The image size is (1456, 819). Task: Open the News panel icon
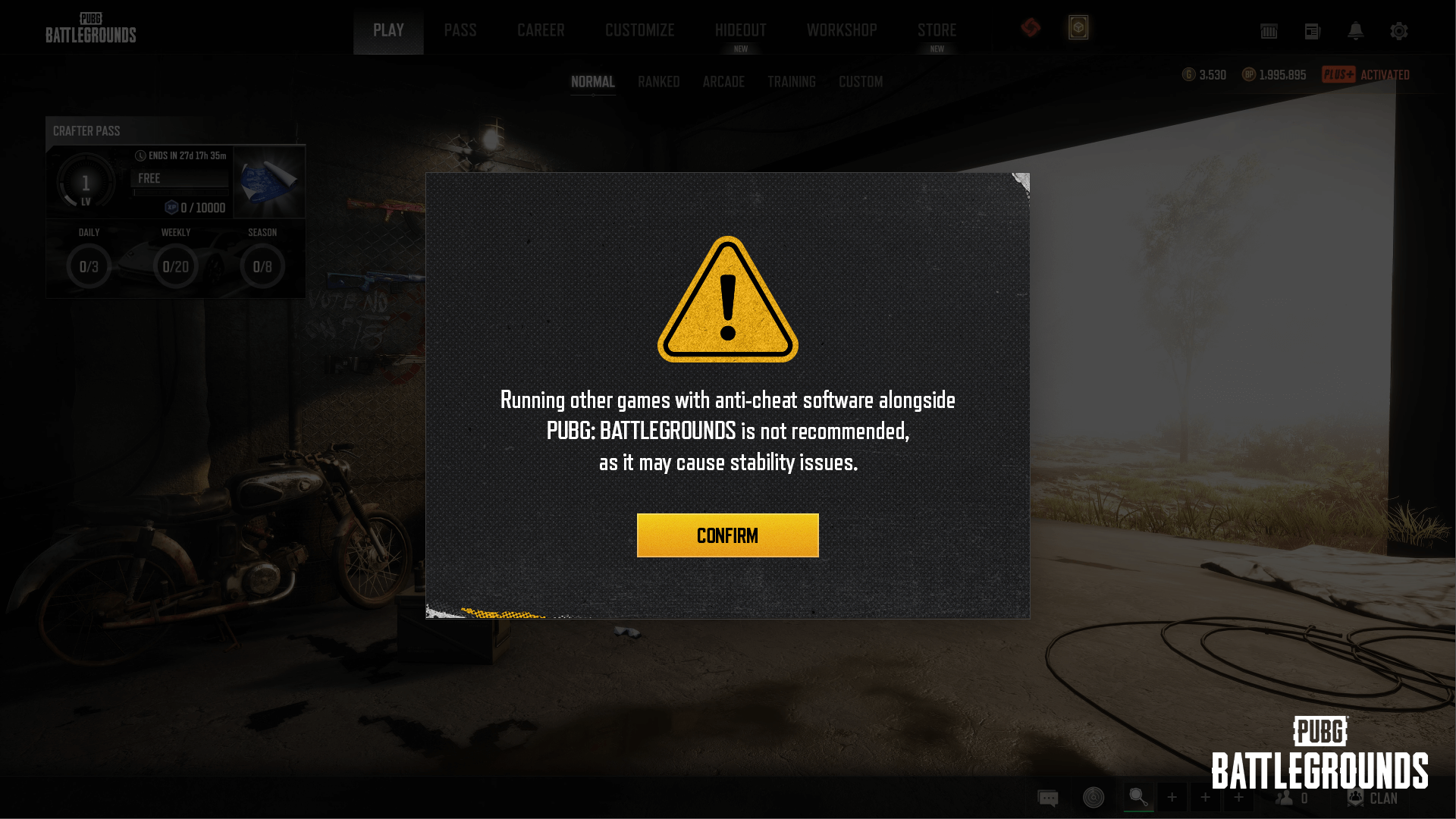(1313, 31)
